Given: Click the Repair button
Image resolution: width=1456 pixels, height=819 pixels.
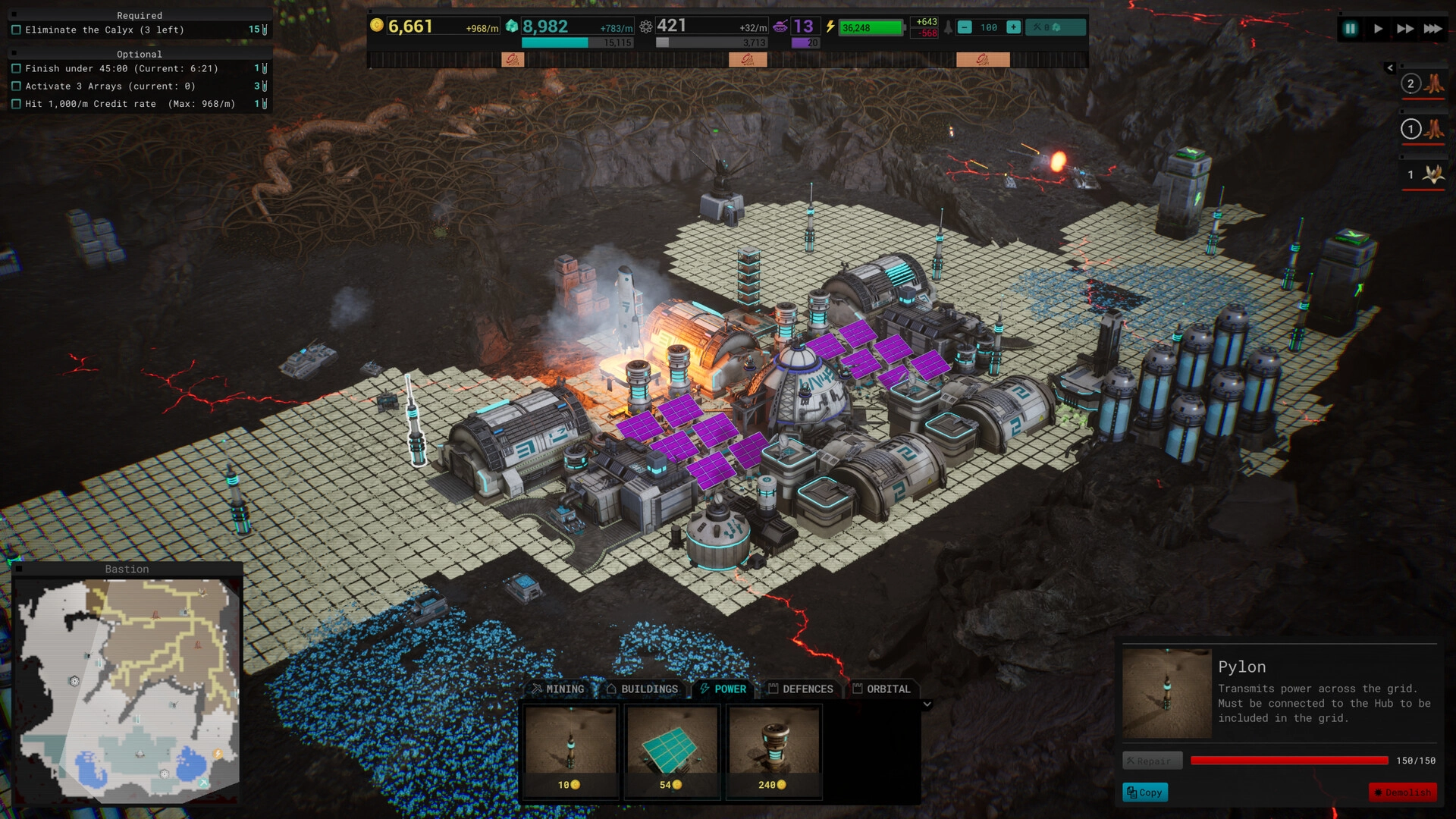Looking at the screenshot, I should click(x=1152, y=761).
